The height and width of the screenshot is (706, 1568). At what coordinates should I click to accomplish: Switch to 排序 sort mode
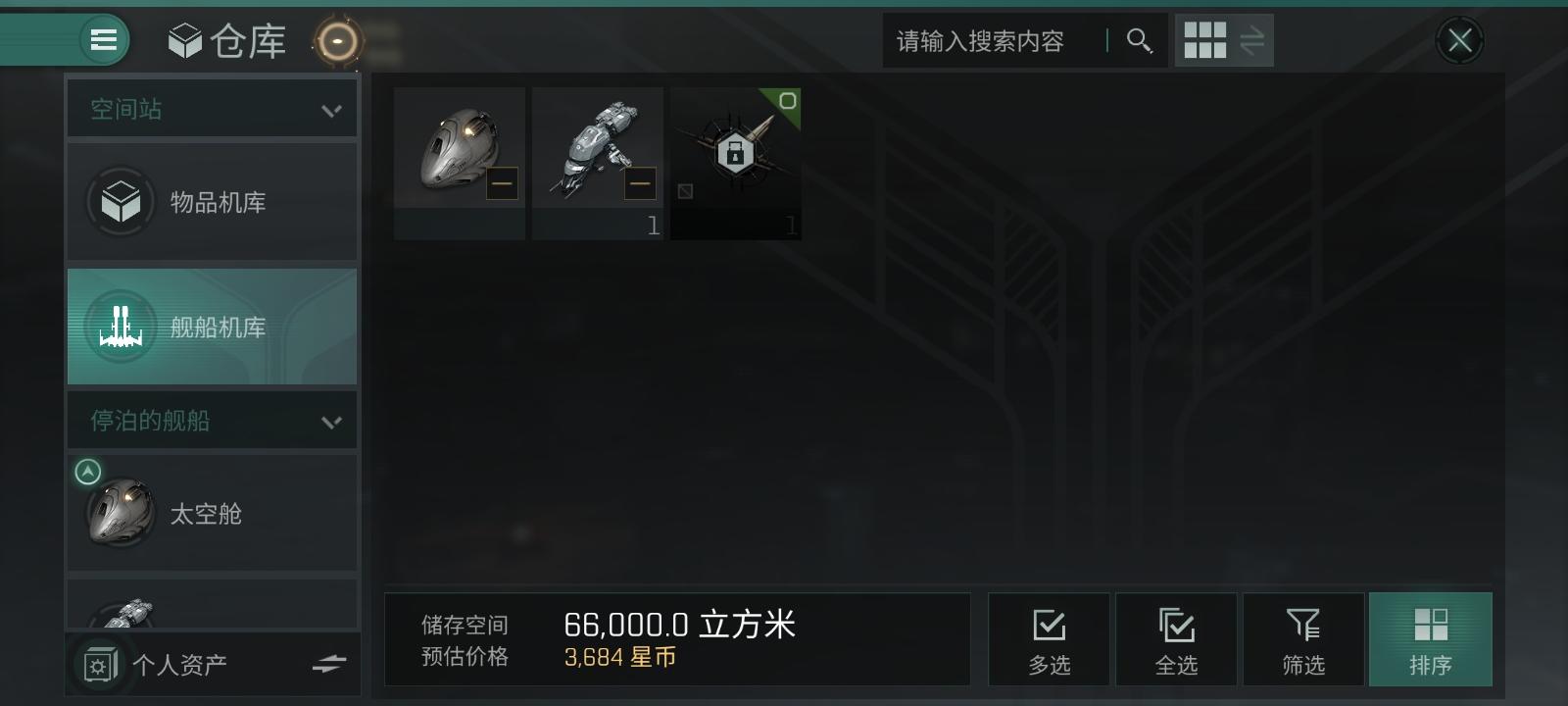tap(1432, 639)
